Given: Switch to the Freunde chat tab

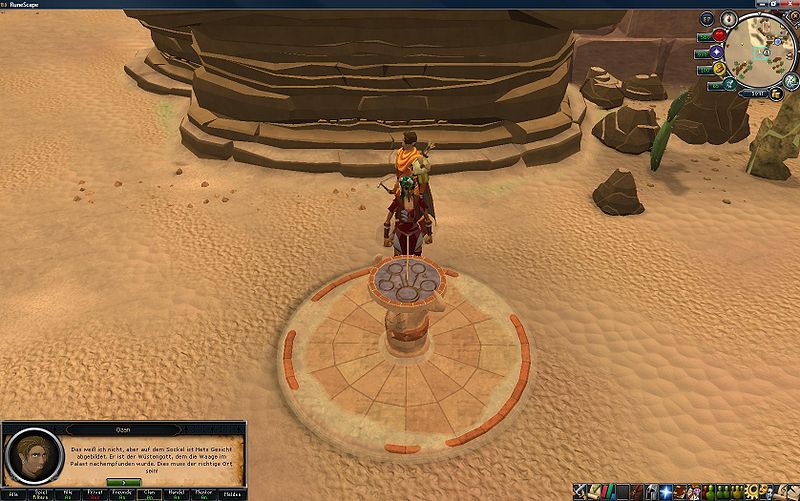Looking at the screenshot, I should point(122,492).
